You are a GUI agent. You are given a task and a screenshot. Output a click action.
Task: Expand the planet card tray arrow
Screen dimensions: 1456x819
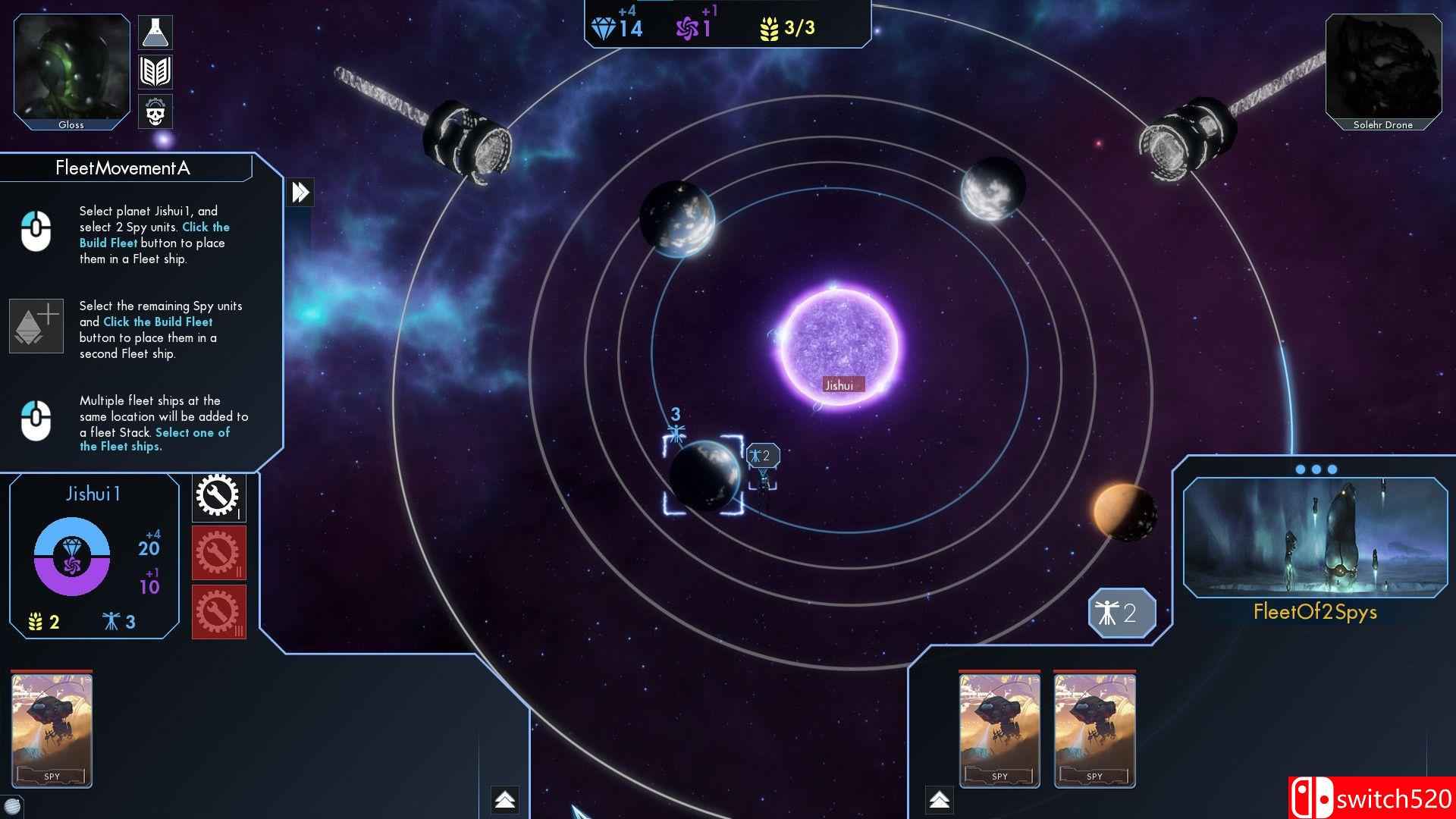coord(505,799)
